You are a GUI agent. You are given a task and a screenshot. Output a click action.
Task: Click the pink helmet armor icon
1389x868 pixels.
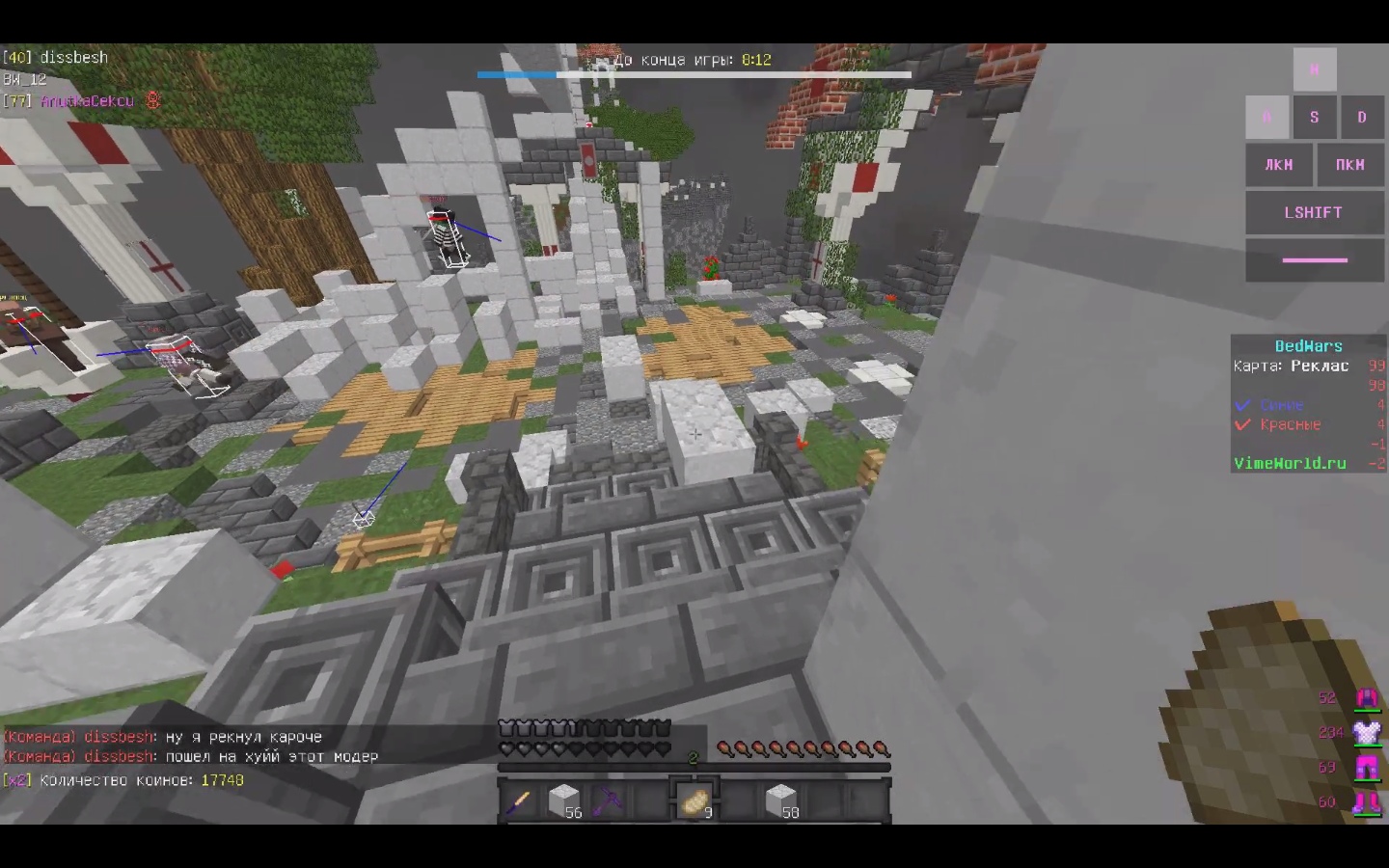click(1367, 697)
